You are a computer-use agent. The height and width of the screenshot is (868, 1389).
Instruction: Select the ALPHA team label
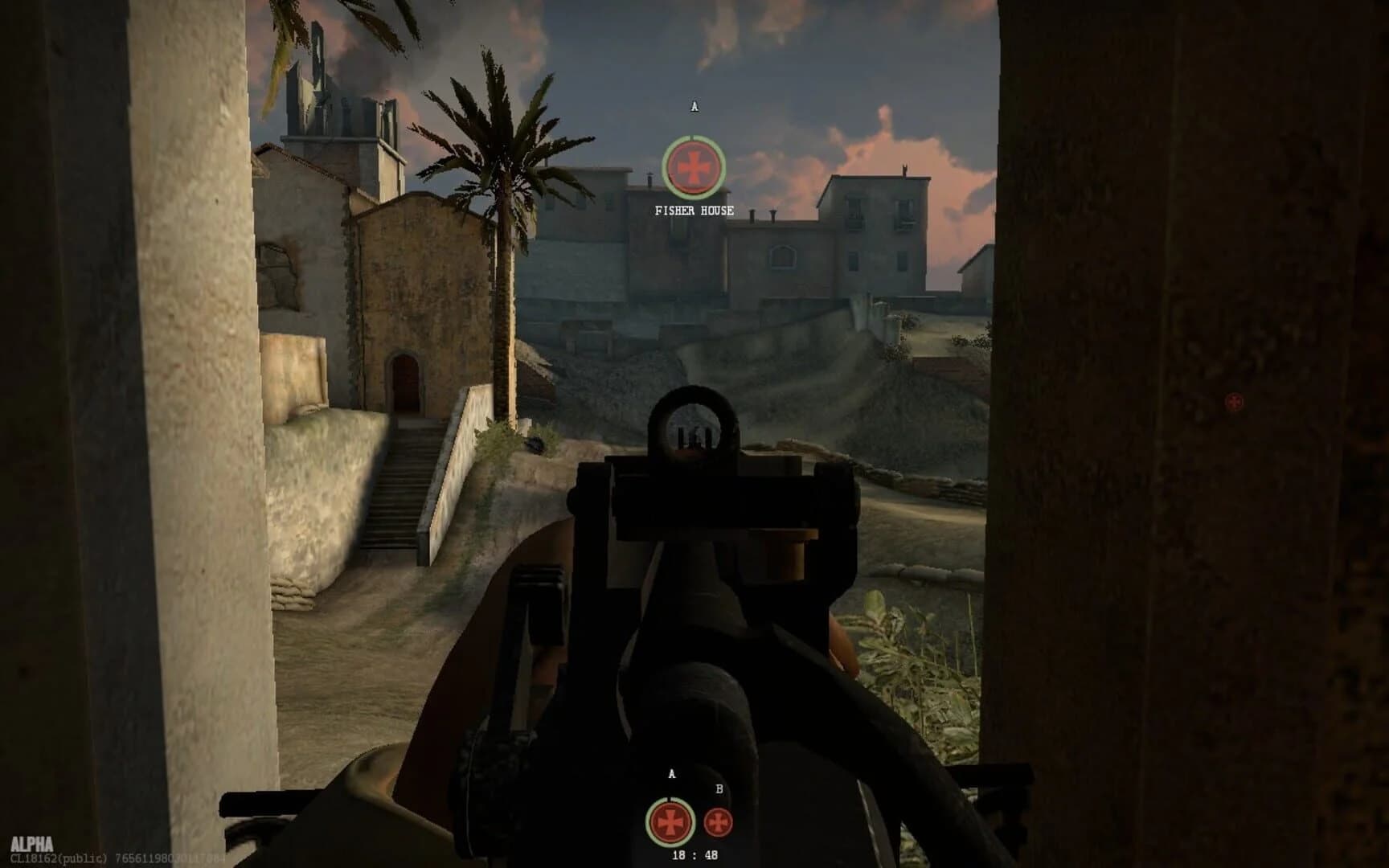click(32, 843)
